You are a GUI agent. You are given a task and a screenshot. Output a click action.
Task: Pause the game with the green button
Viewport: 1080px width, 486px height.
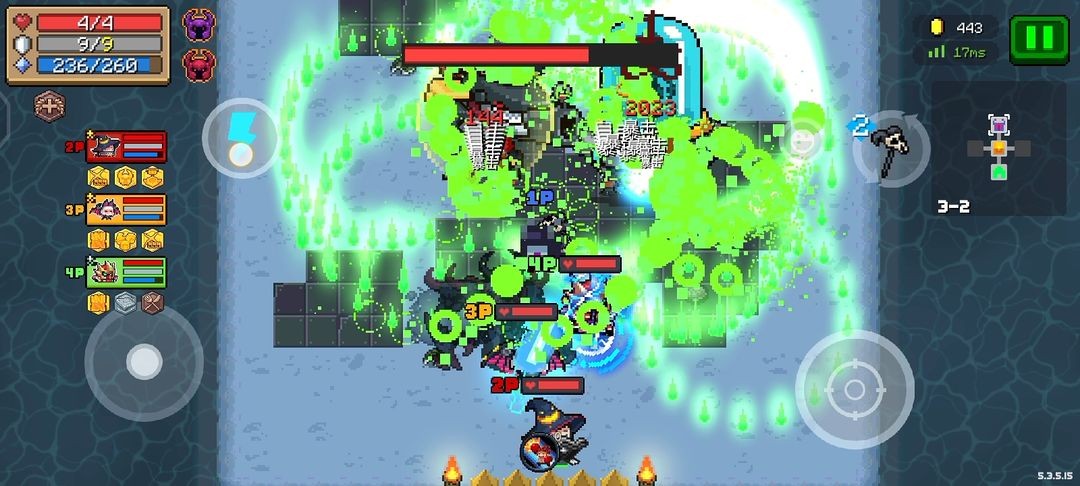click(x=1037, y=39)
